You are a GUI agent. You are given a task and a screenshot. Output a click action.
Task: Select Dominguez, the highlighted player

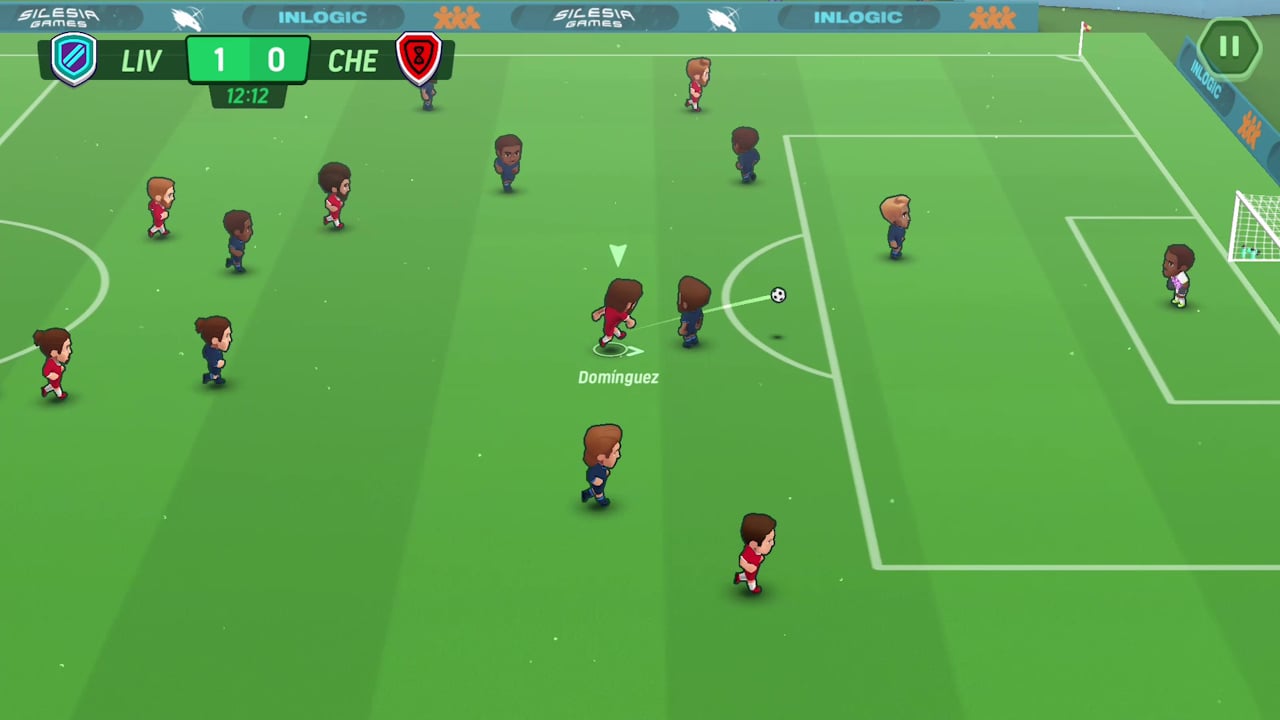(x=618, y=315)
